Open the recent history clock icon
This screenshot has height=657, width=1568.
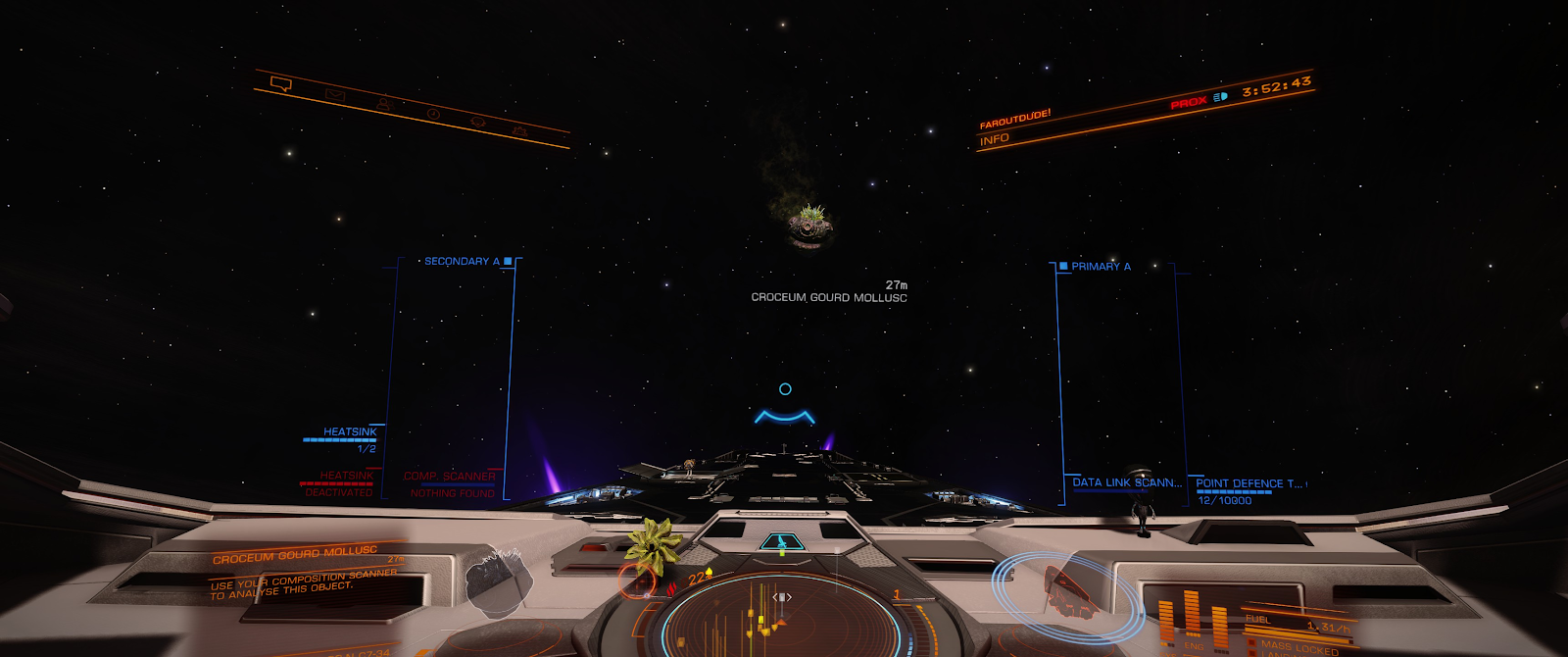(x=433, y=115)
